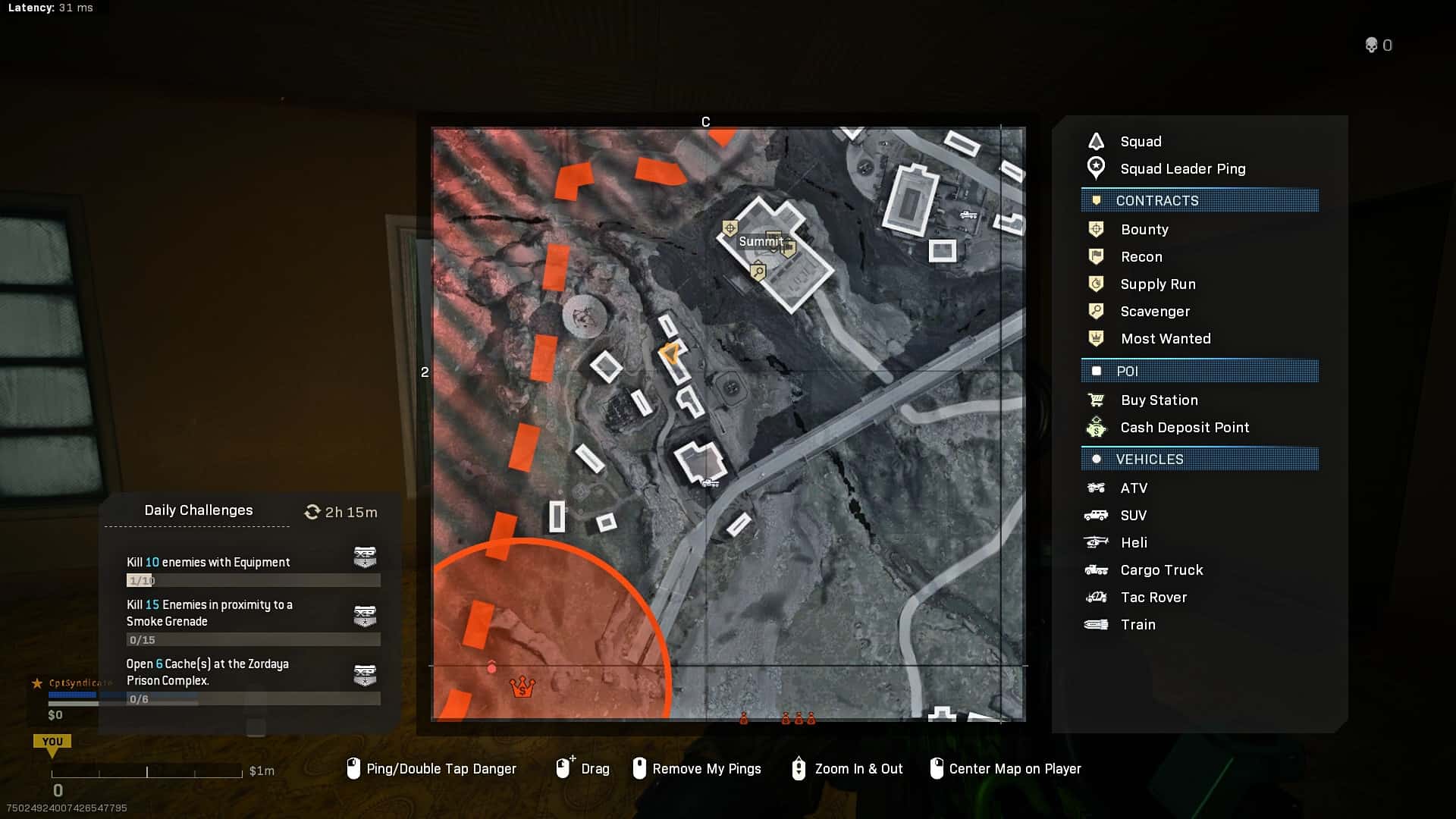The width and height of the screenshot is (1456, 819).
Task: Select the Scavenger legend entry
Action: (x=1155, y=312)
